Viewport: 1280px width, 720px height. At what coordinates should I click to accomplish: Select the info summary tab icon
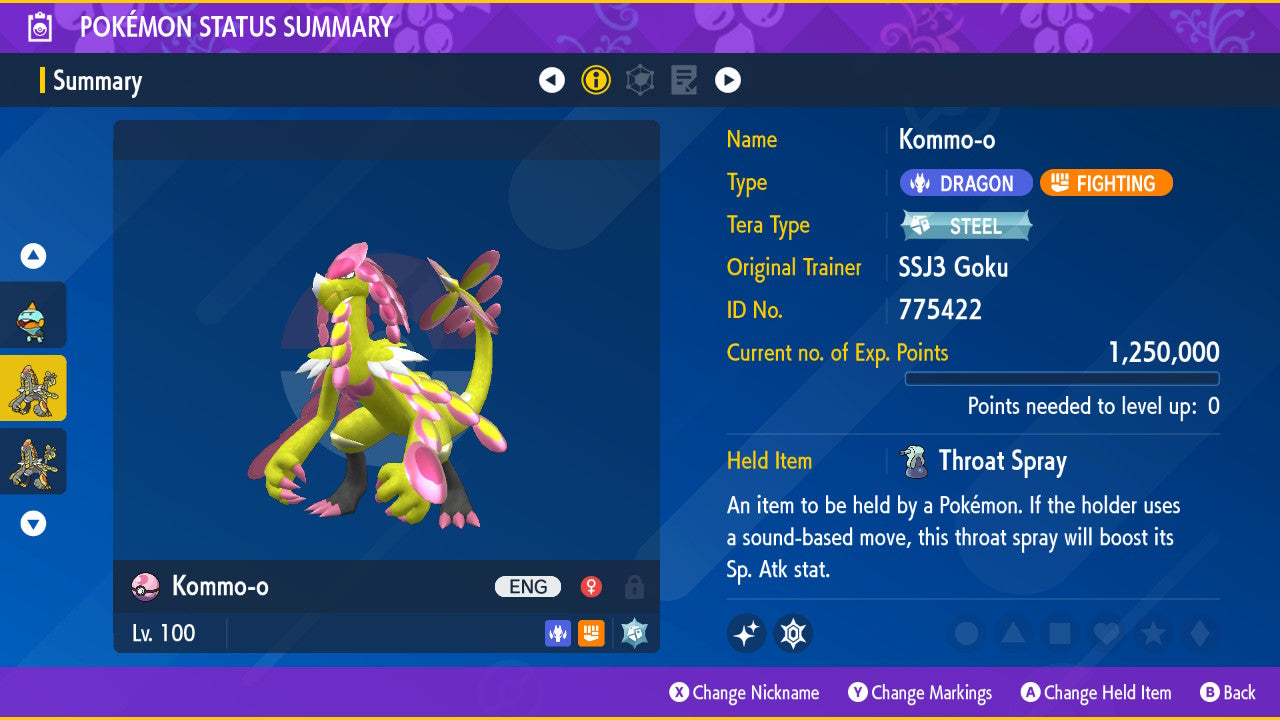596,80
